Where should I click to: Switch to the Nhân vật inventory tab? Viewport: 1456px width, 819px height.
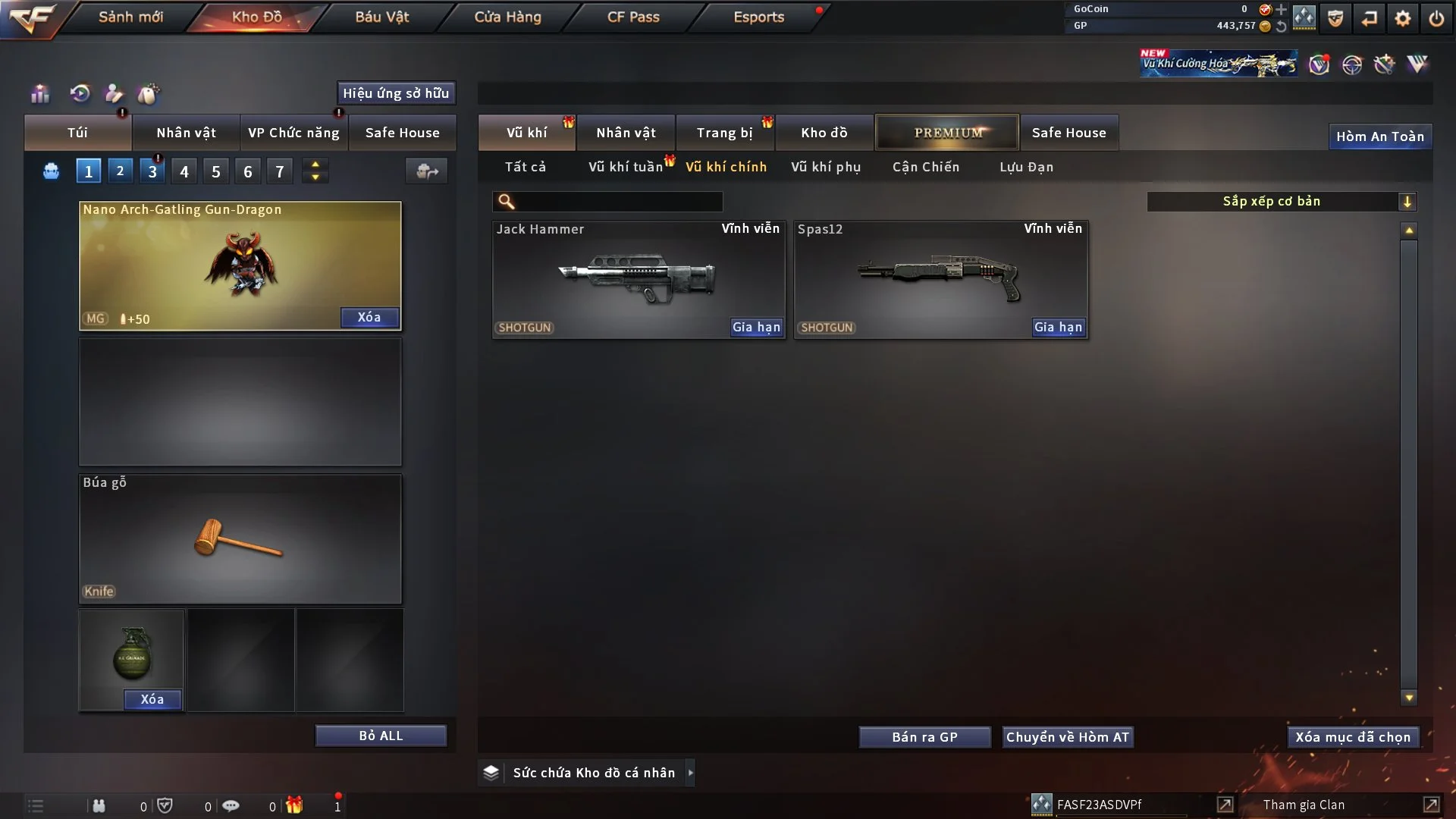coord(626,133)
